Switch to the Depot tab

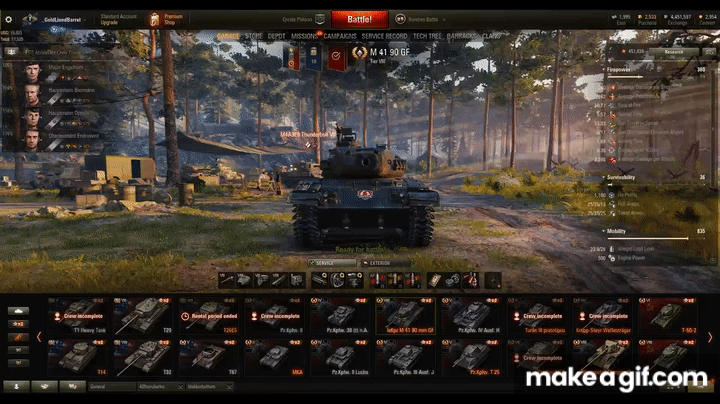point(277,36)
